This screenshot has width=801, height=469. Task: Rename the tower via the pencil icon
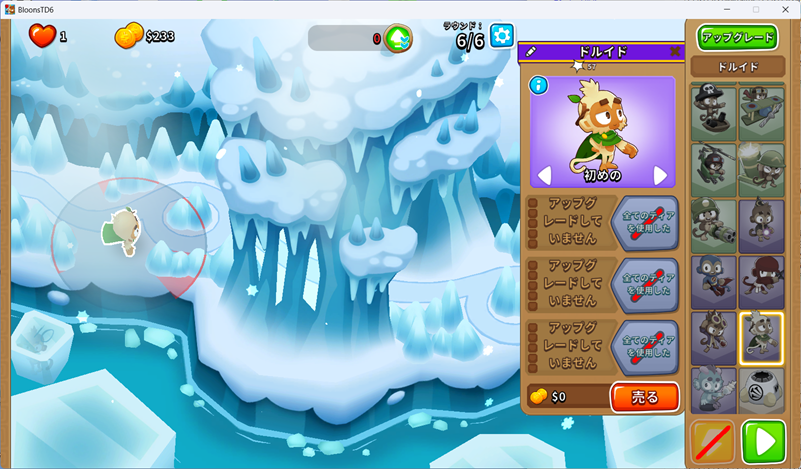pyautogui.click(x=531, y=51)
